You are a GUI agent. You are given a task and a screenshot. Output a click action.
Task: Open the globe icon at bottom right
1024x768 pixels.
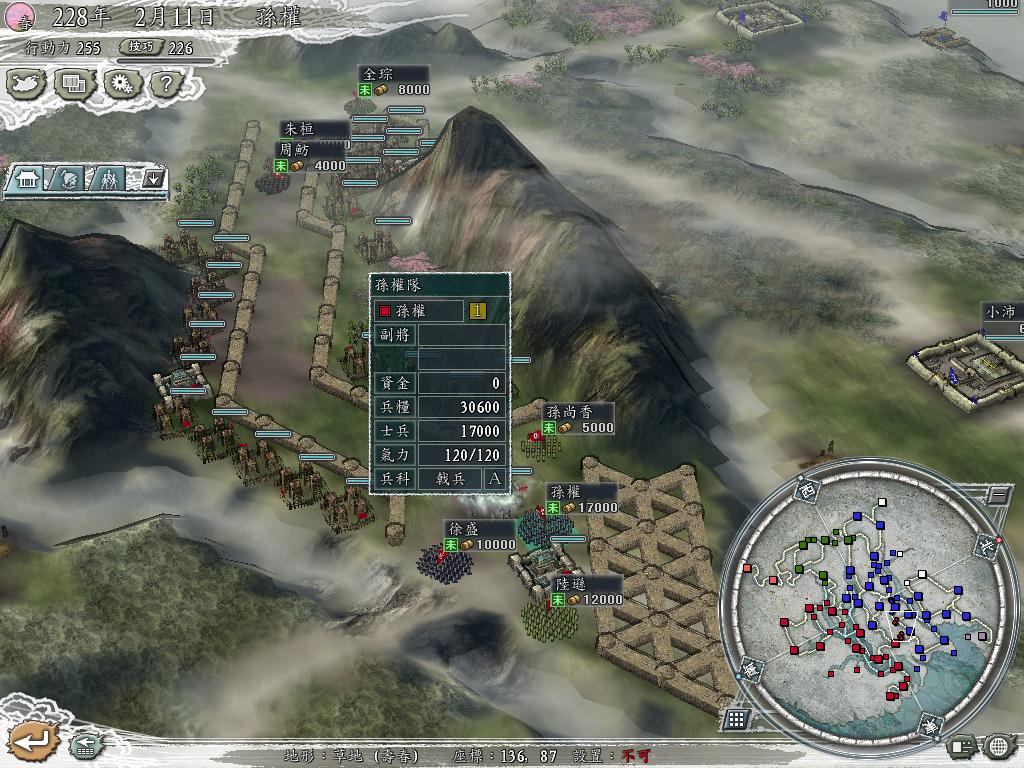click(x=999, y=746)
